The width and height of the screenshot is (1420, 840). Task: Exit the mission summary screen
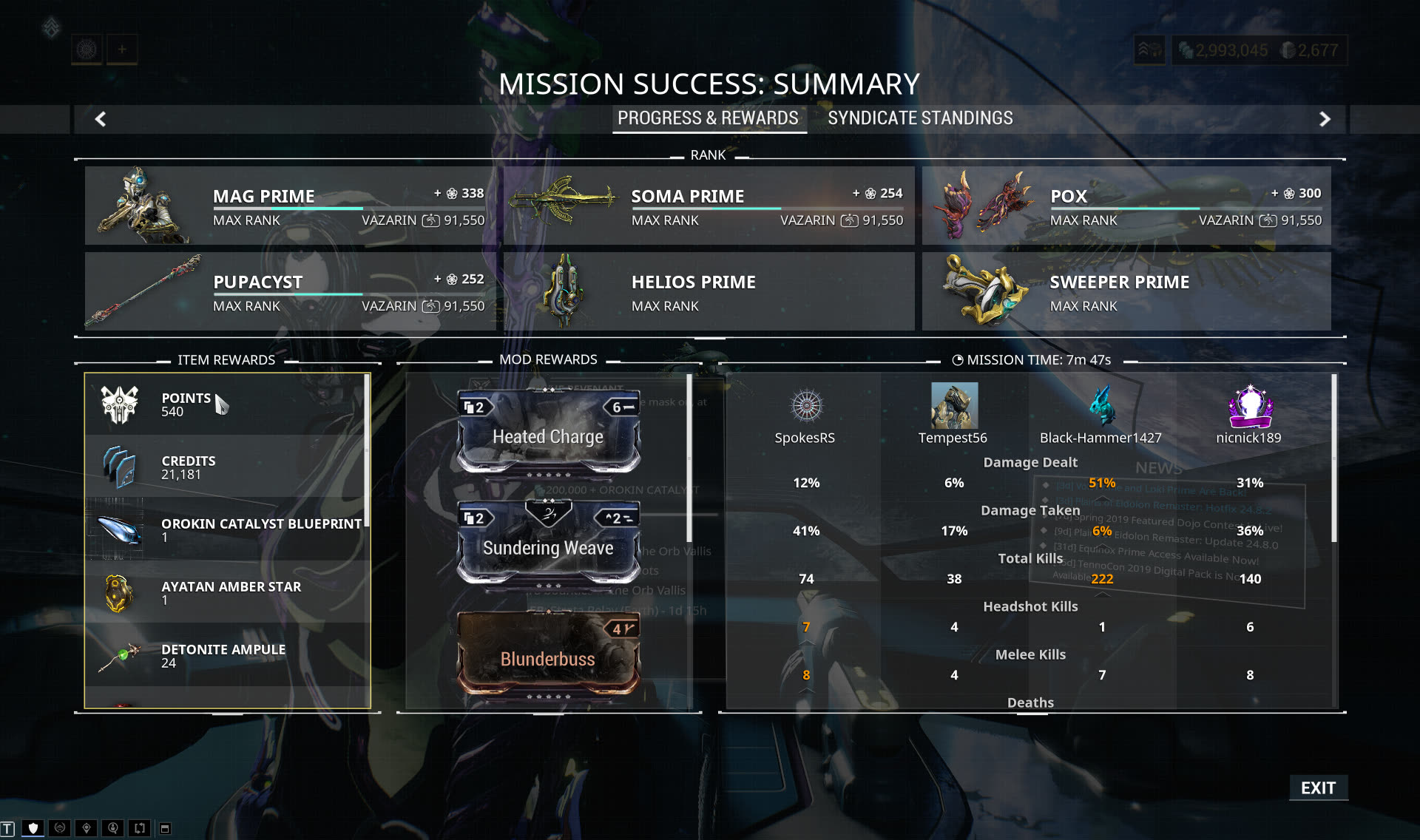pyautogui.click(x=1318, y=788)
